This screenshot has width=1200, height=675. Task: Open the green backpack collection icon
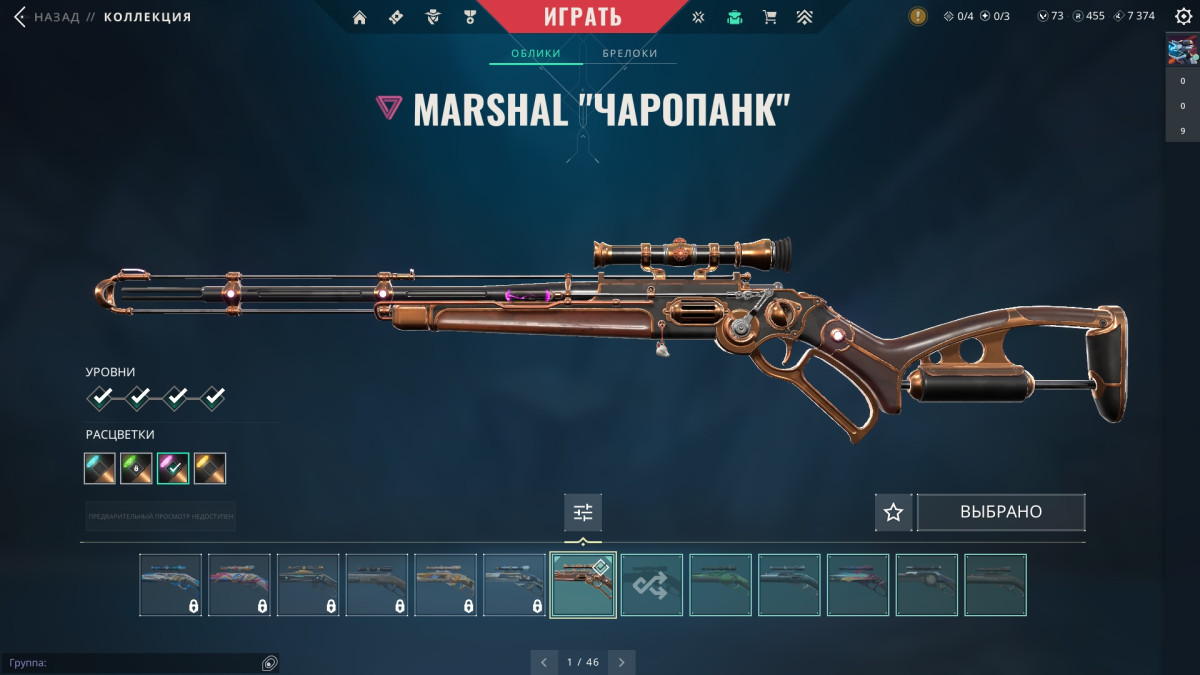(735, 17)
